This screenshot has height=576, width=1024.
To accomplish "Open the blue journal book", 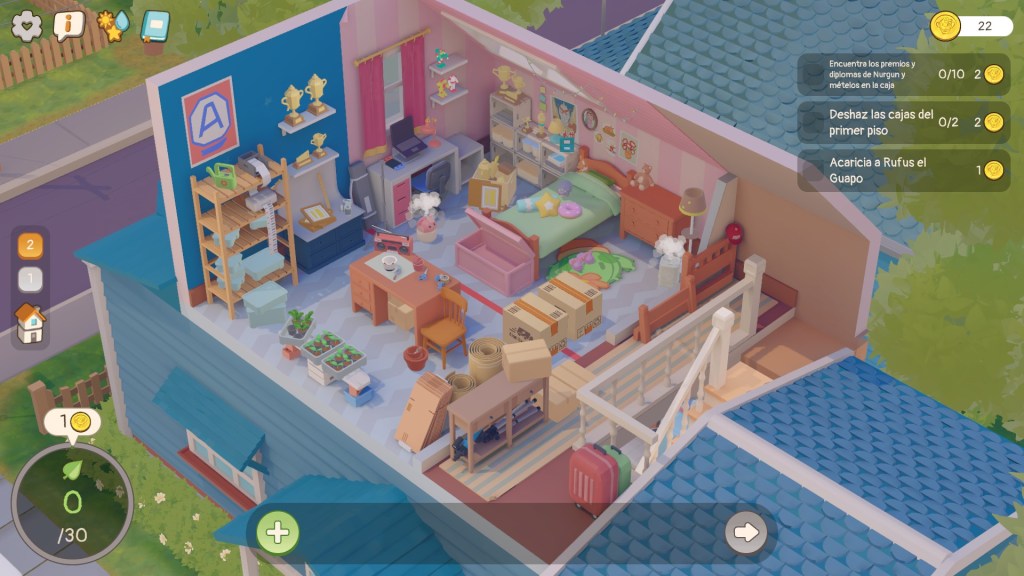I will click(155, 25).
